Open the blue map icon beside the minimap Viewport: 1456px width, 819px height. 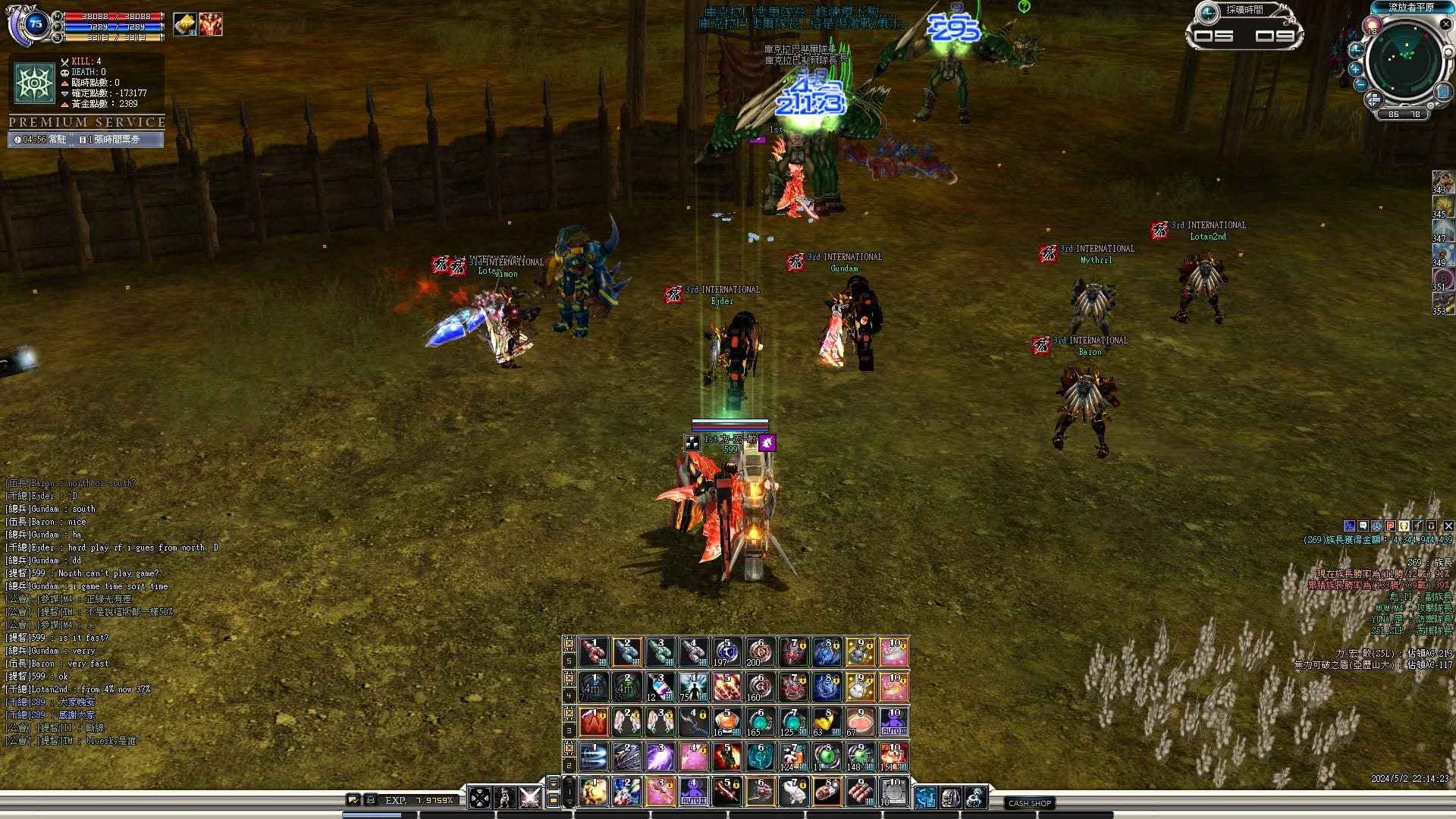(1442, 93)
